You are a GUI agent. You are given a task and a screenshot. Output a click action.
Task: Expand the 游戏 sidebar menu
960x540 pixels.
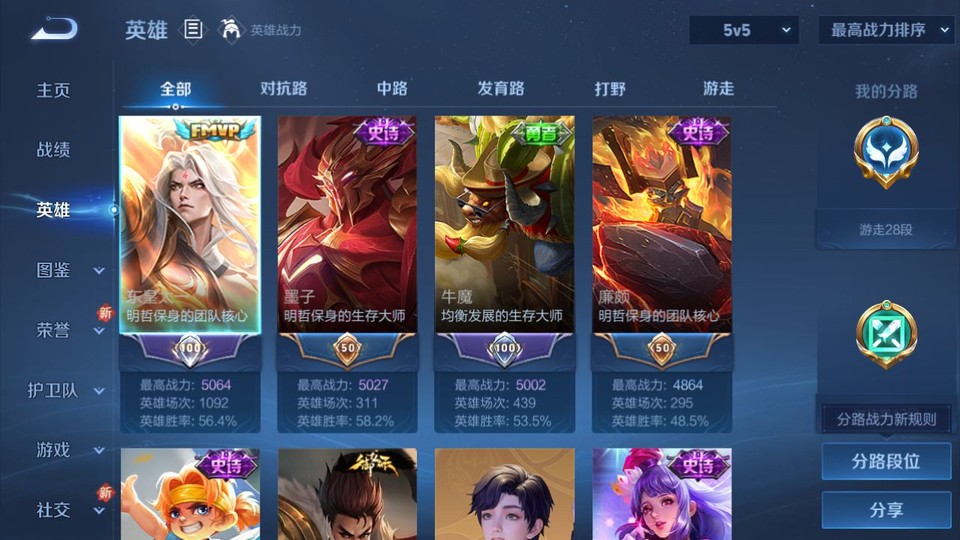[68, 450]
